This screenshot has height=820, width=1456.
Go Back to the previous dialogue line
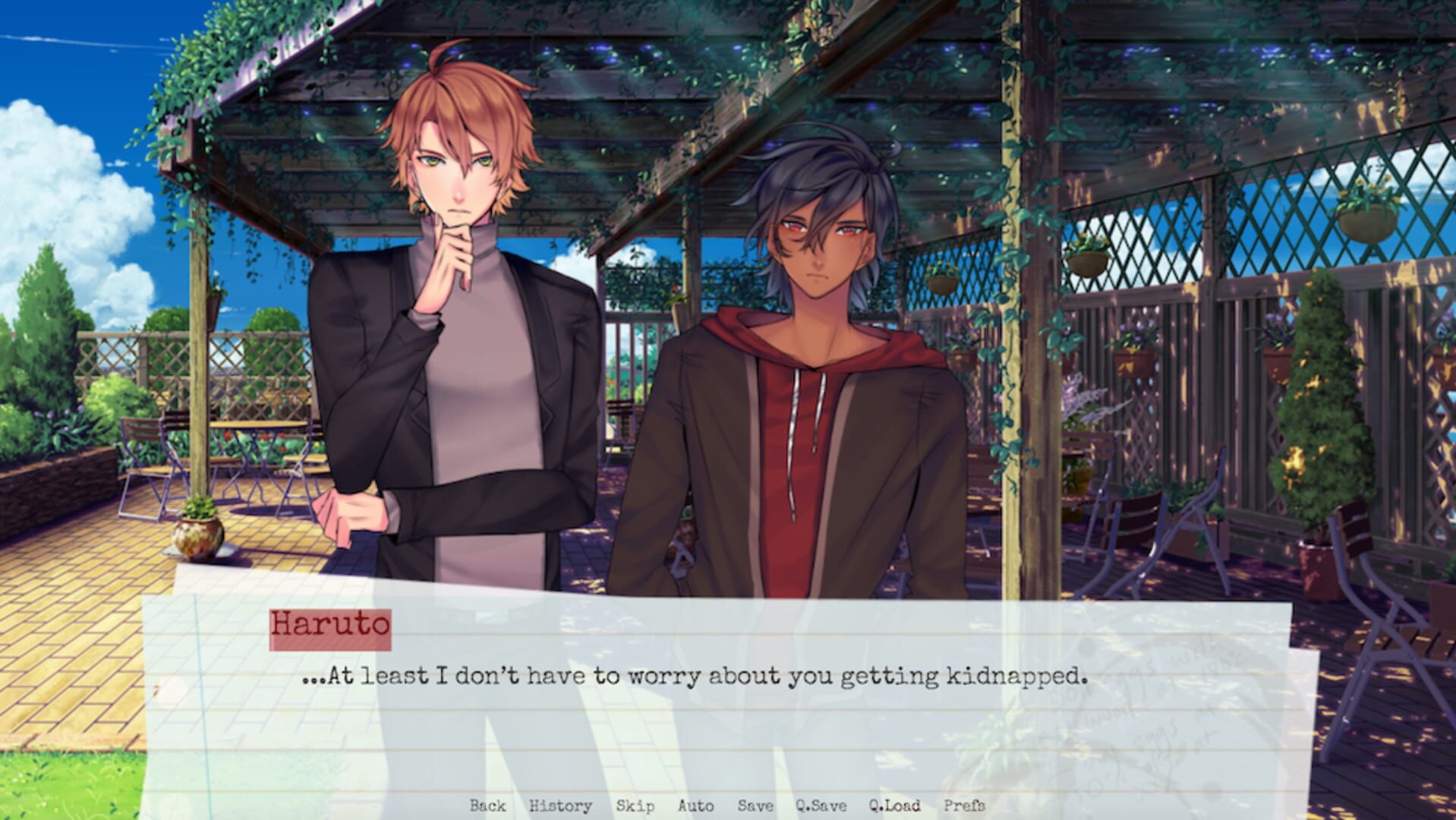pyautogui.click(x=490, y=806)
